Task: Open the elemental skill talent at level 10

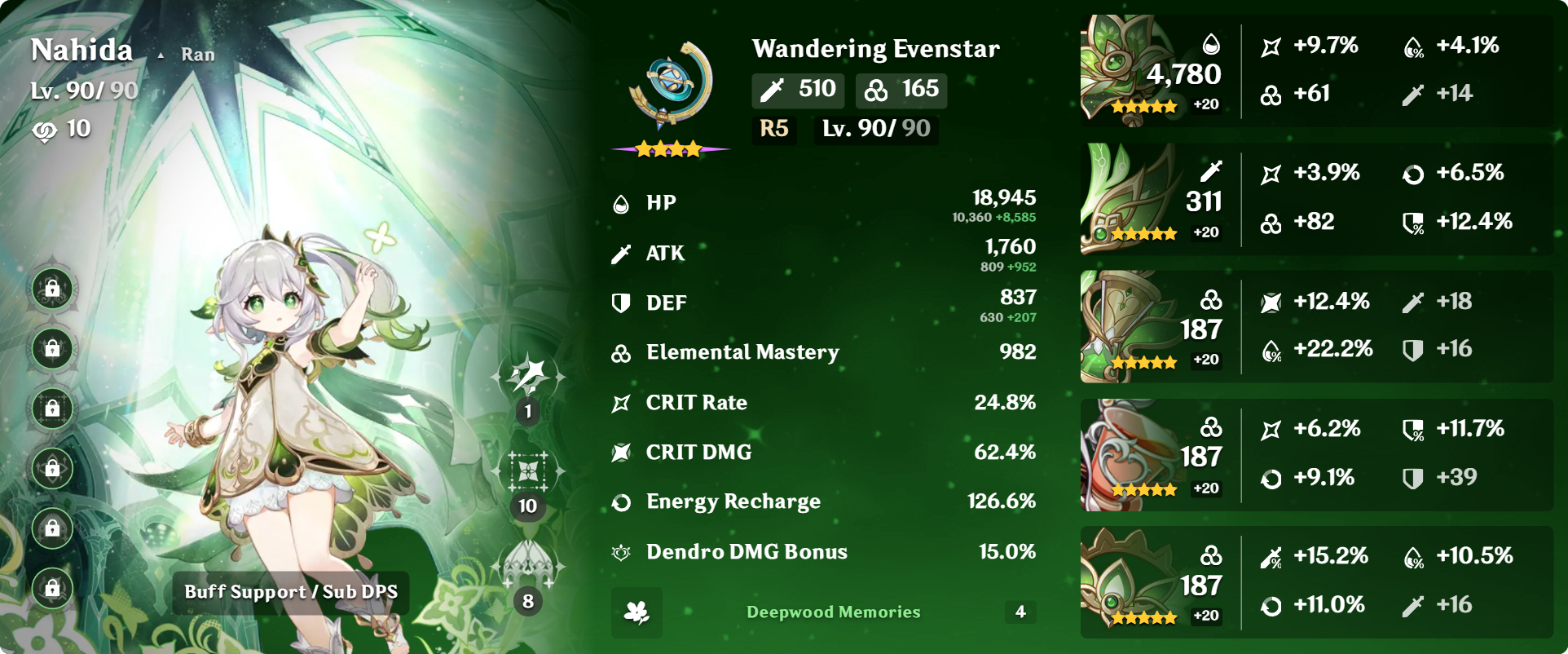Action: 528,472
